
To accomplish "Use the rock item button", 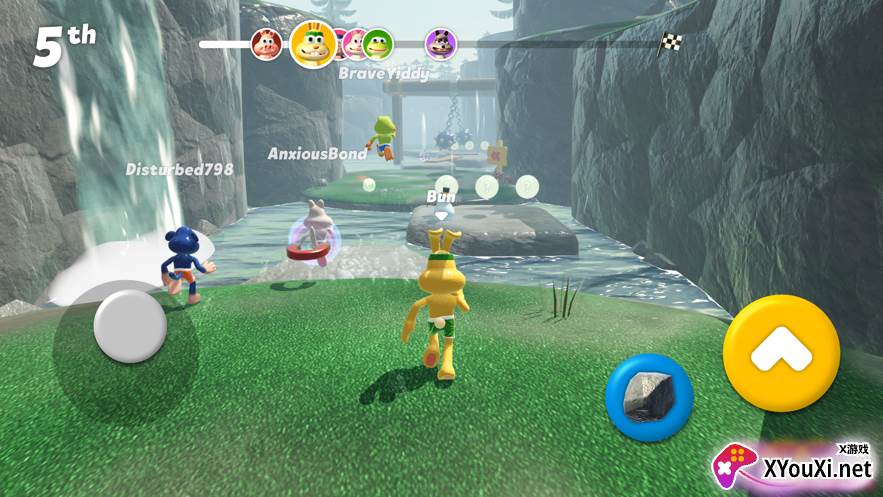I will pyautogui.click(x=649, y=397).
